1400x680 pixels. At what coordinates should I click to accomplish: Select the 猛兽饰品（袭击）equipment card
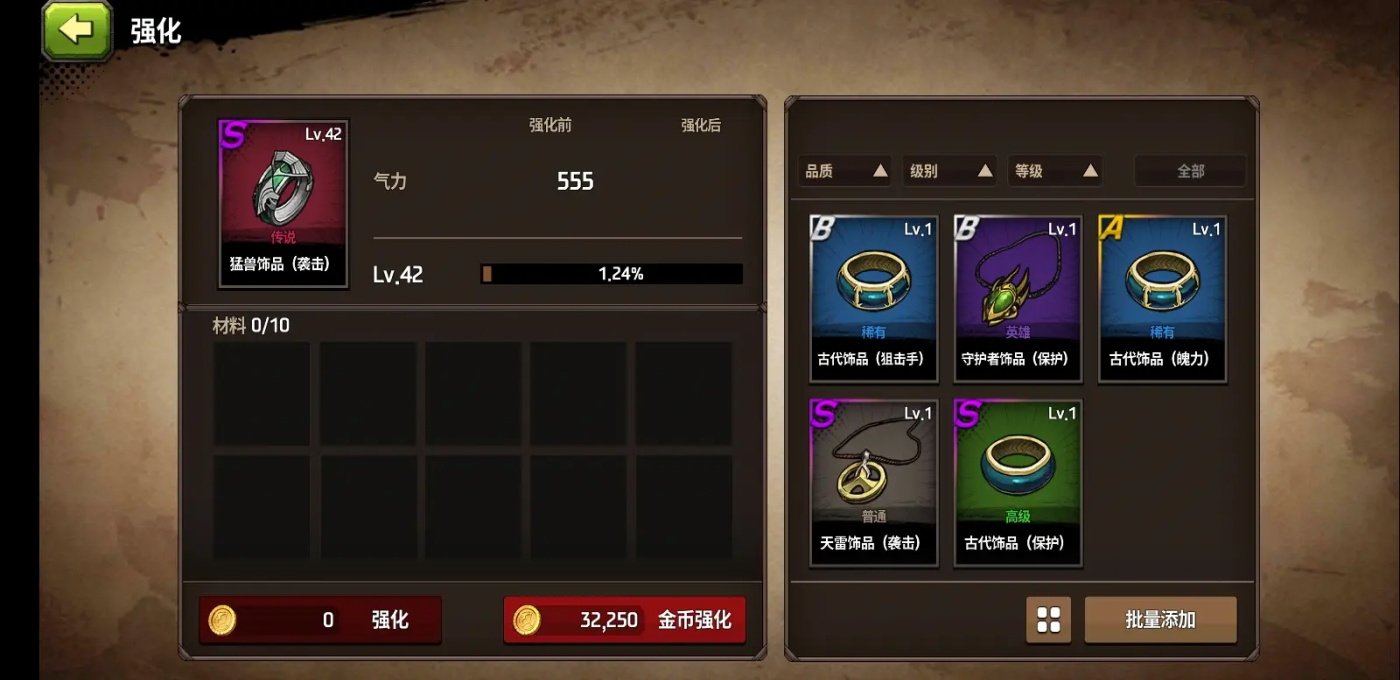(283, 204)
